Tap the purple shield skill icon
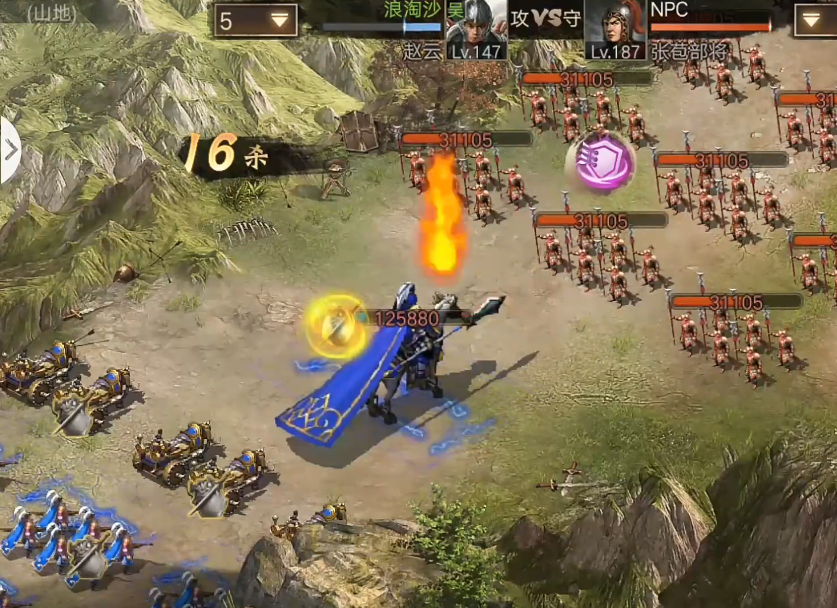The height and width of the screenshot is (608, 837). pos(602,161)
